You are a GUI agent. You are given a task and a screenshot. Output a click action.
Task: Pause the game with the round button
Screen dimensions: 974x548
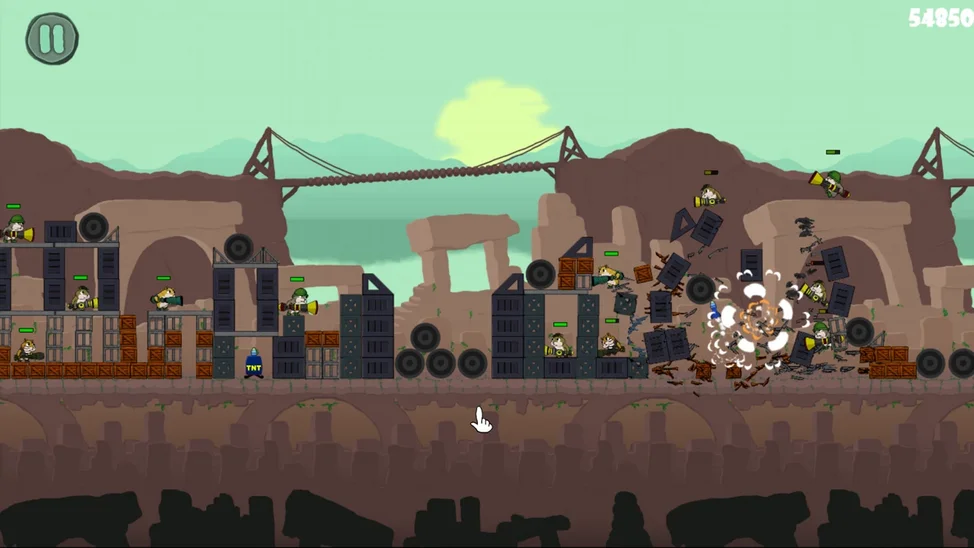52,39
